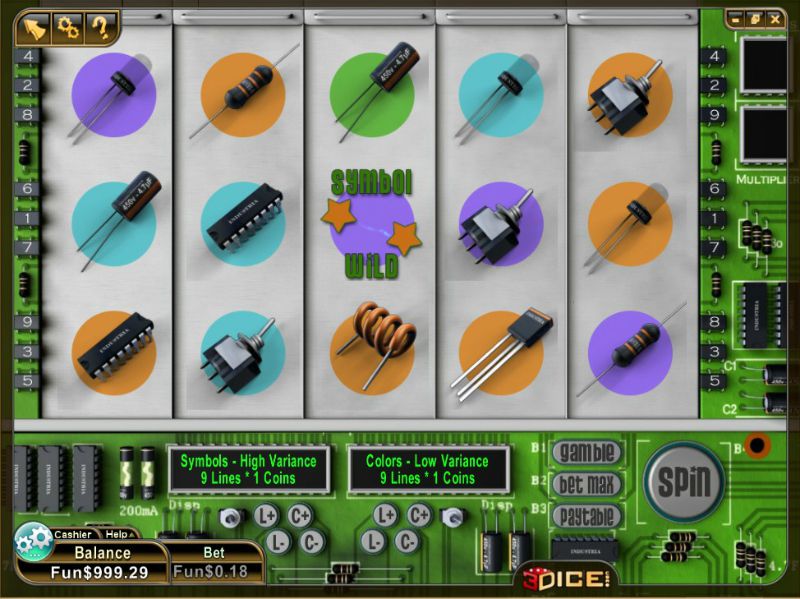
Task: Decrease coins under the Symbols panel
Action: pos(313,541)
